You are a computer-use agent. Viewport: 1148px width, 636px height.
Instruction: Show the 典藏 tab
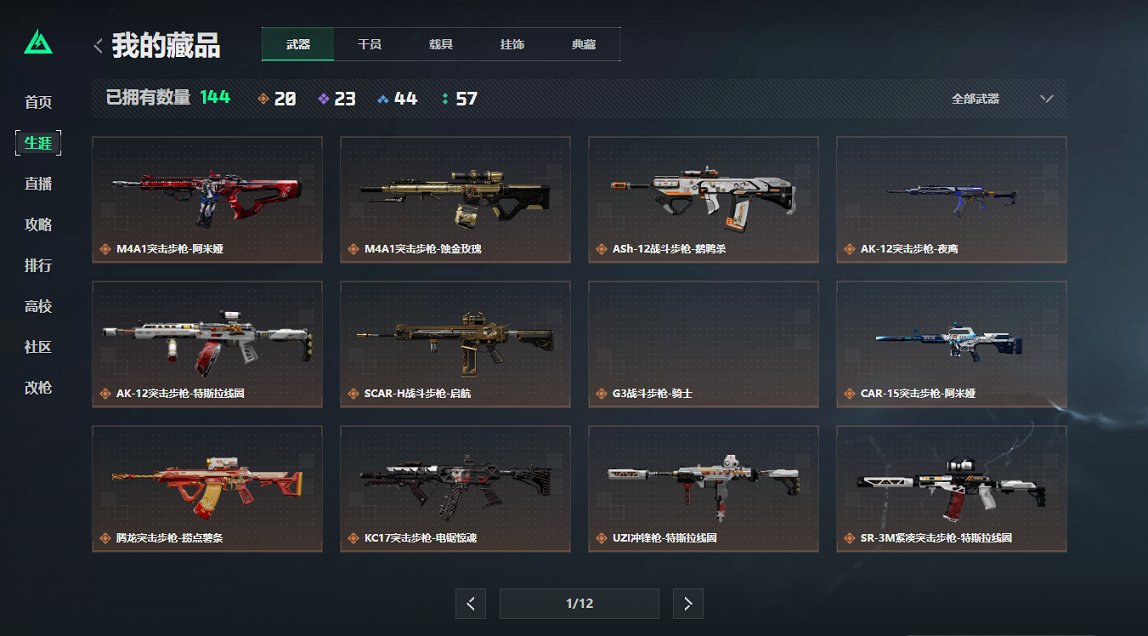point(584,45)
